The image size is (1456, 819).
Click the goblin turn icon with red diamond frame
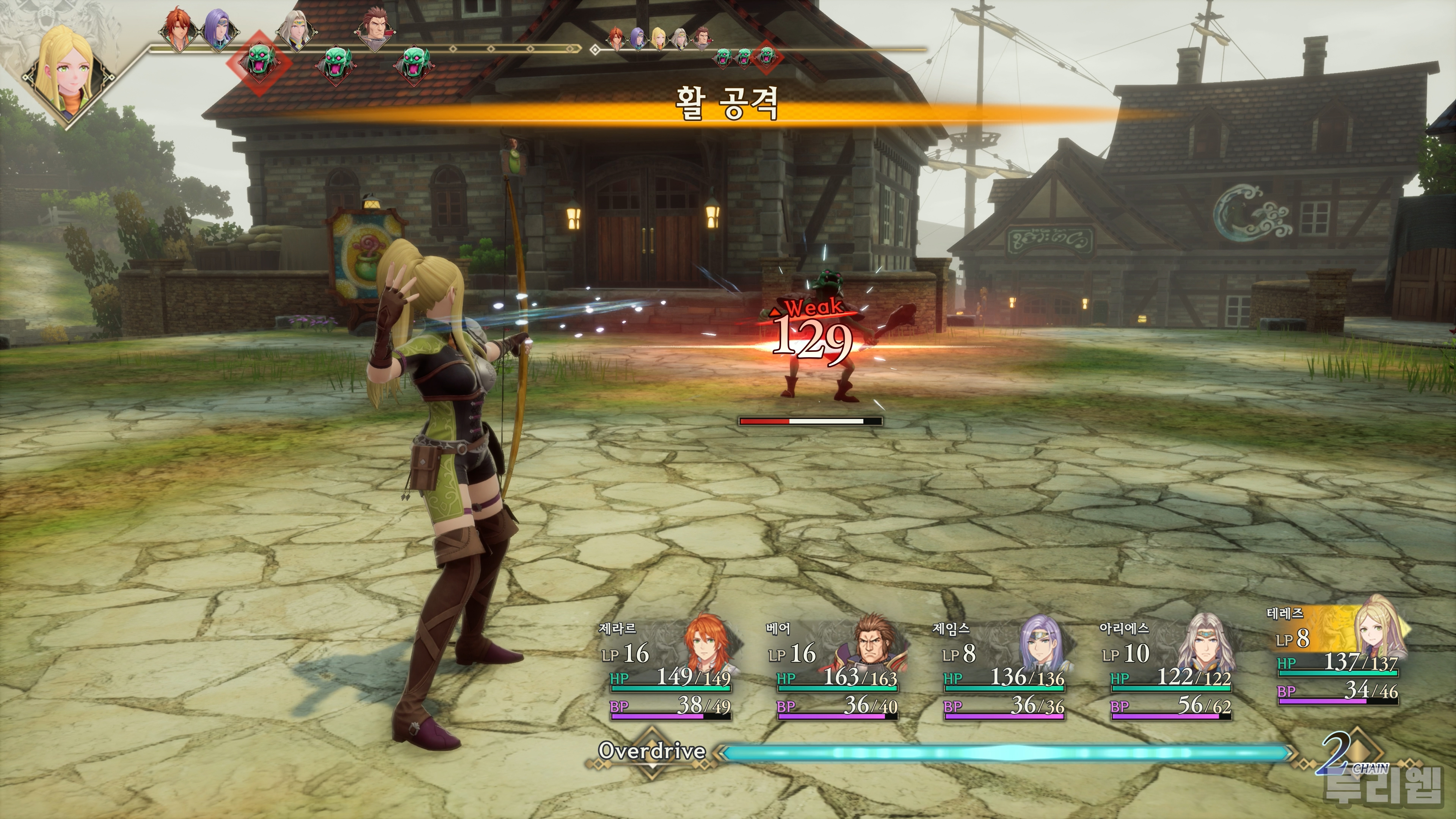coord(259,61)
